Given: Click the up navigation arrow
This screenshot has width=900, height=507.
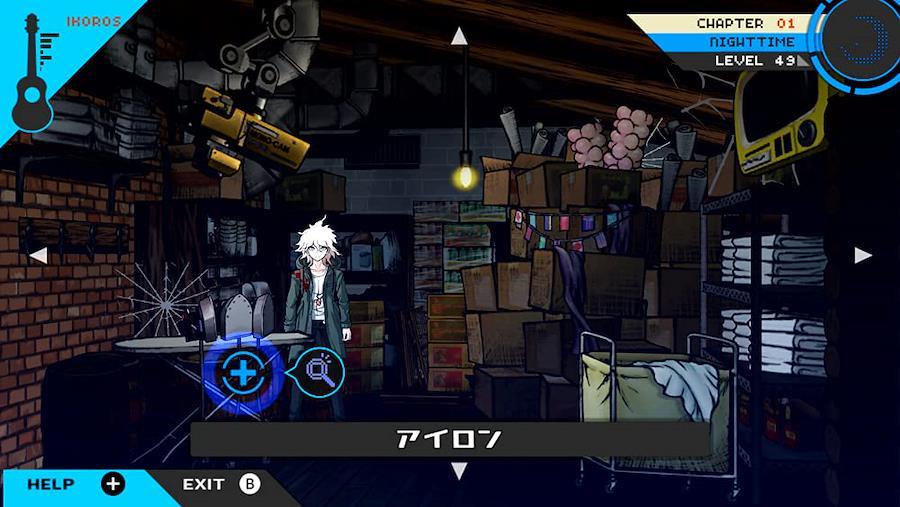Looking at the screenshot, I should tap(459, 37).
